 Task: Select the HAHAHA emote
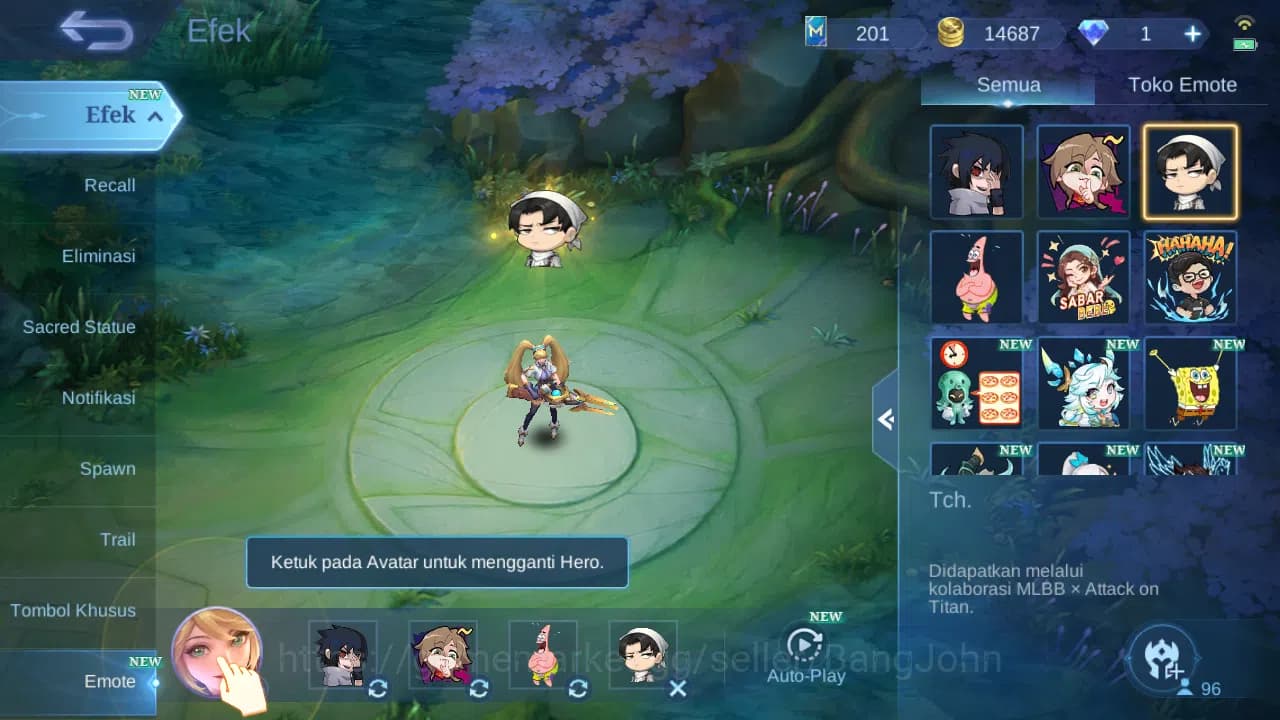[x=1190, y=278]
